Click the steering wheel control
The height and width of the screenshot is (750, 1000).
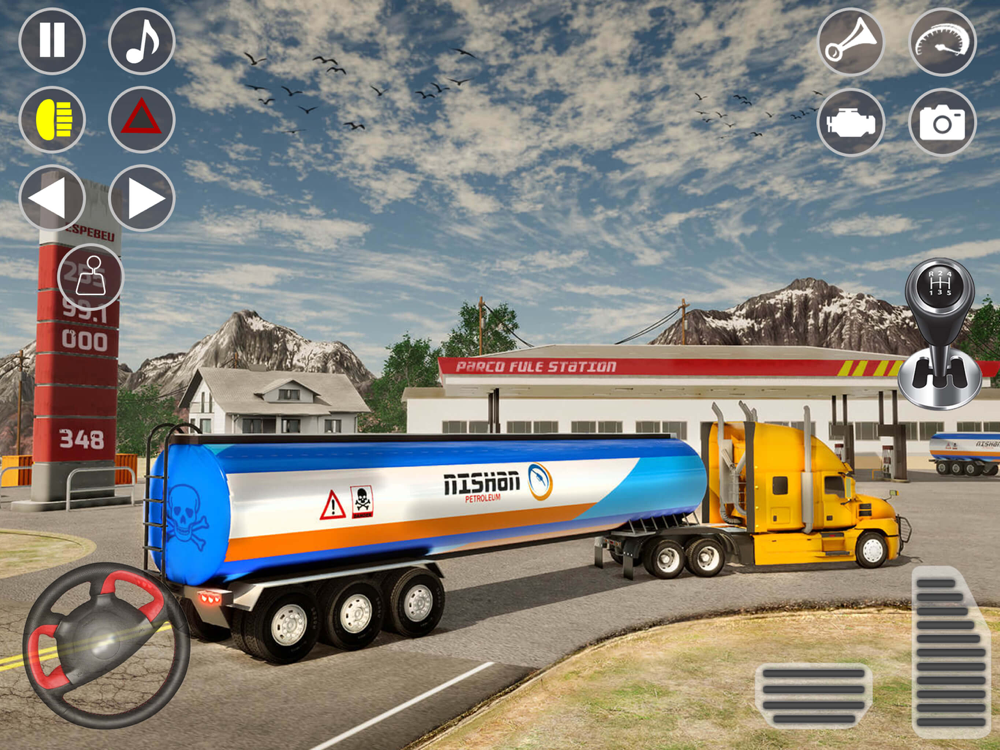(106, 644)
